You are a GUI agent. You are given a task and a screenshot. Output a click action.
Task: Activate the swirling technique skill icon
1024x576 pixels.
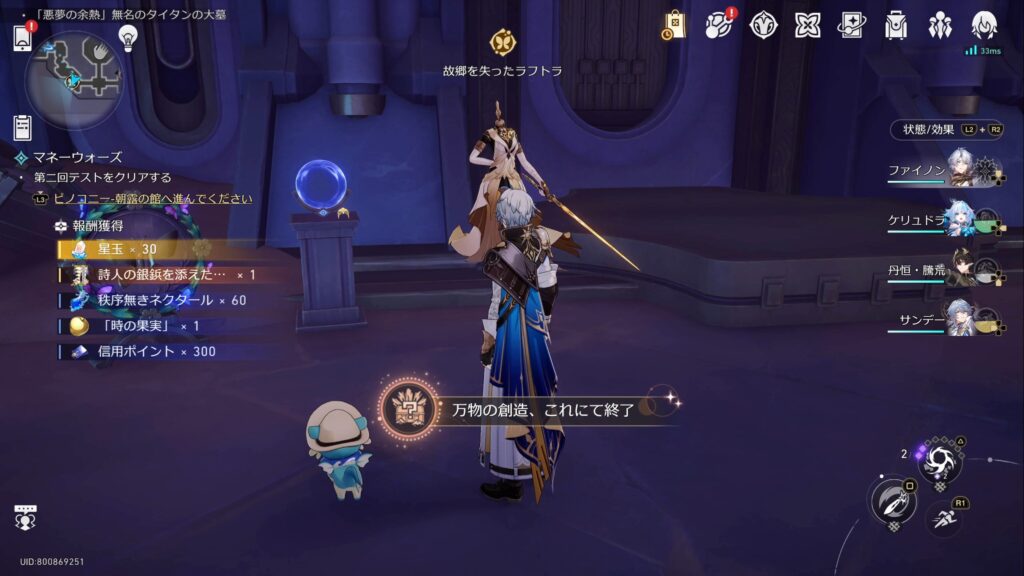[941, 460]
